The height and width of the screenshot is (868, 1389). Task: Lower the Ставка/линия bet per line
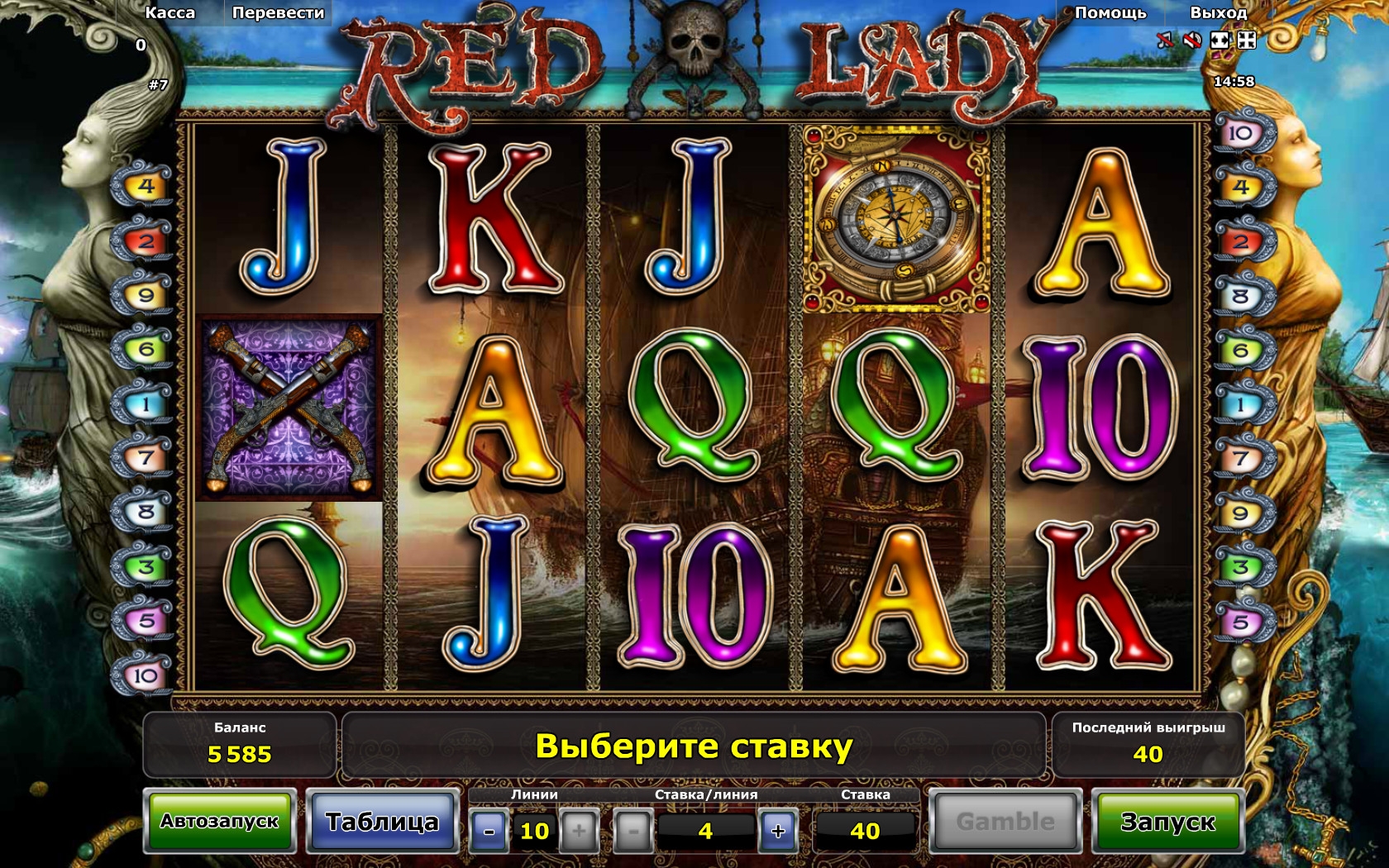[634, 831]
